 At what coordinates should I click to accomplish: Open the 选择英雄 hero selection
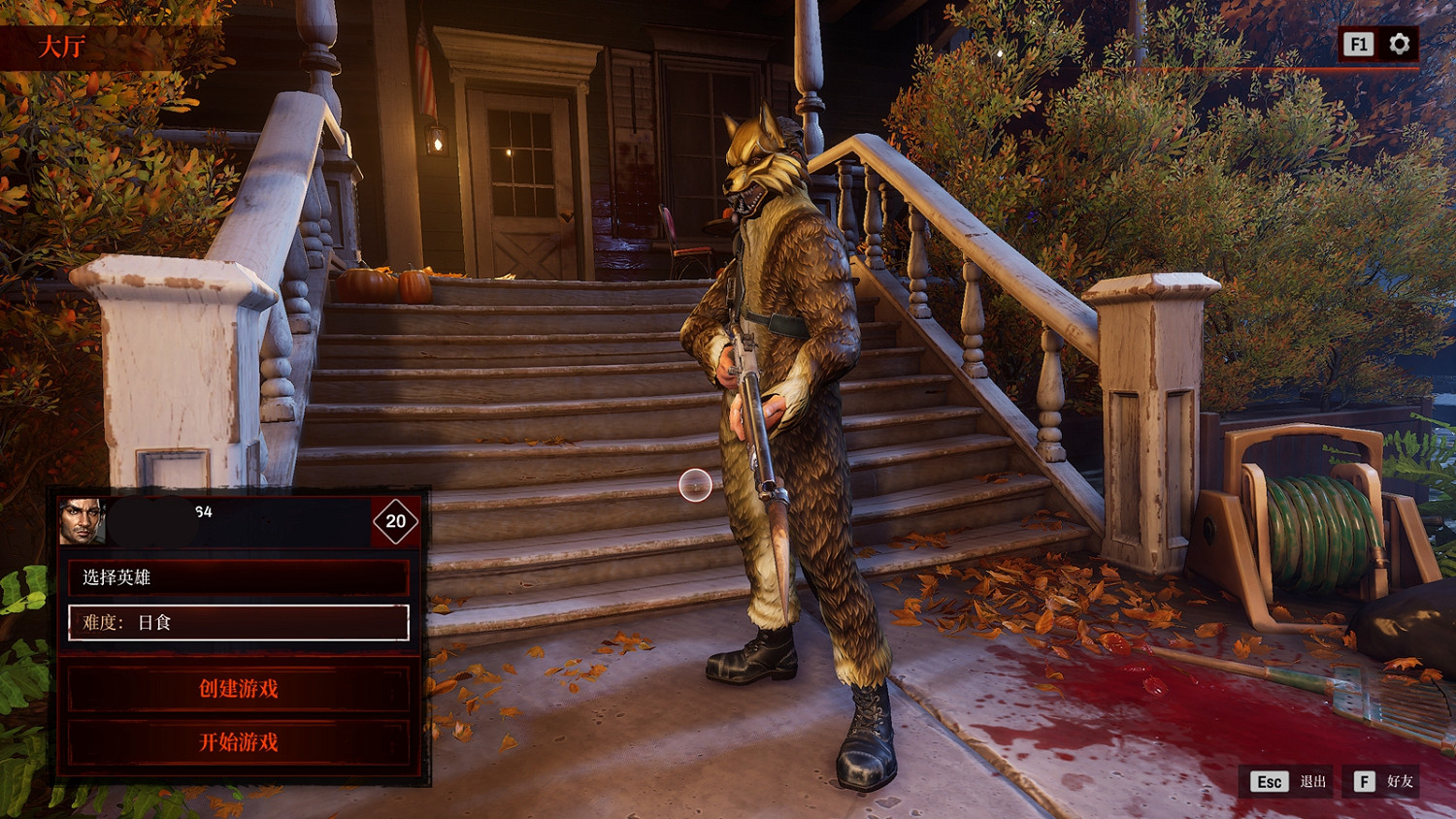tap(238, 577)
